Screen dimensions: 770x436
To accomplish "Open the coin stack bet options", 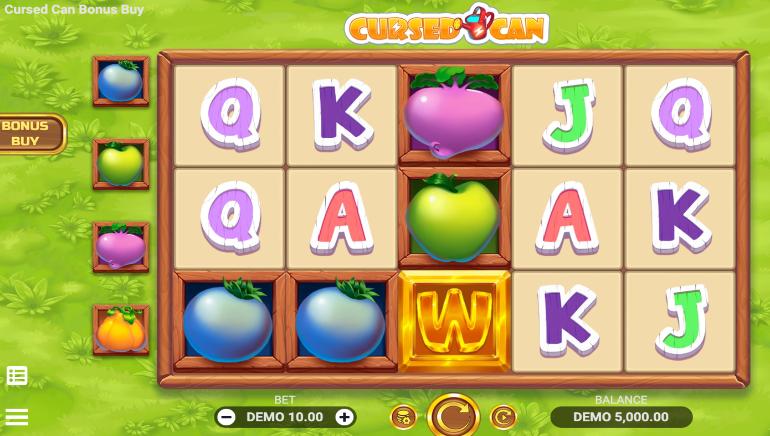I will 402,416.
